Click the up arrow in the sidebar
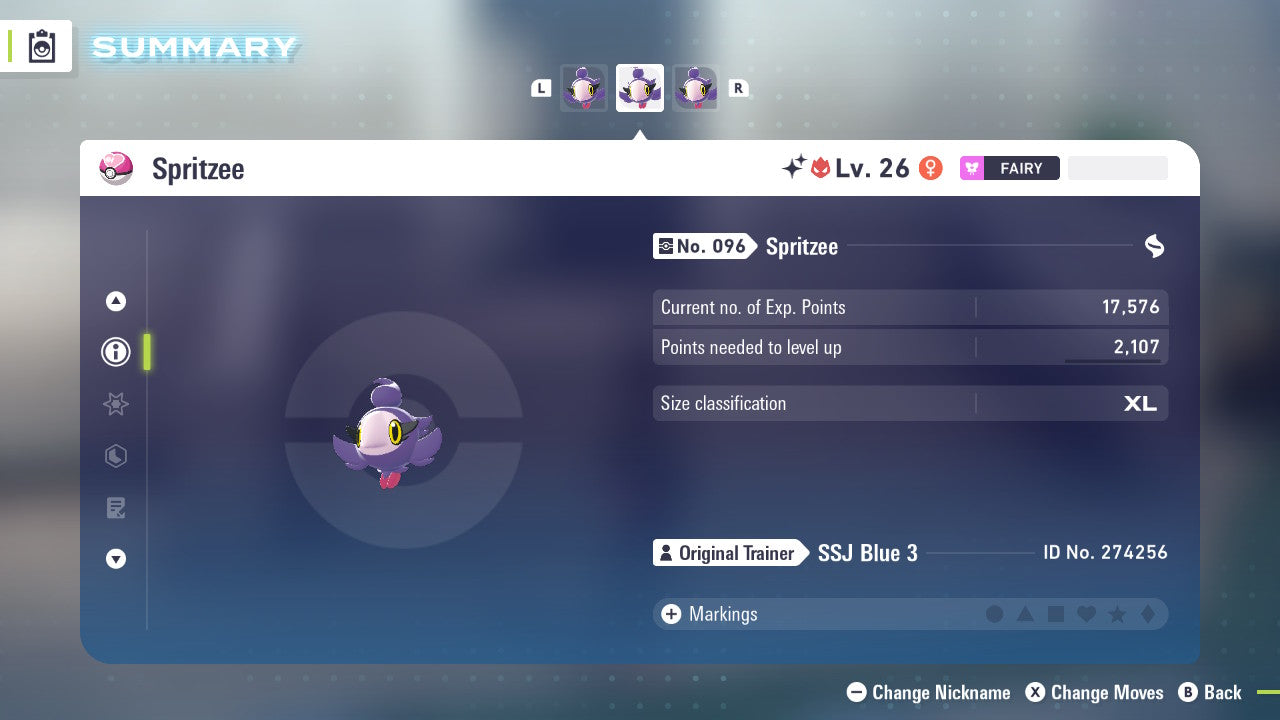The width and height of the screenshot is (1280, 720). pyautogui.click(x=116, y=300)
